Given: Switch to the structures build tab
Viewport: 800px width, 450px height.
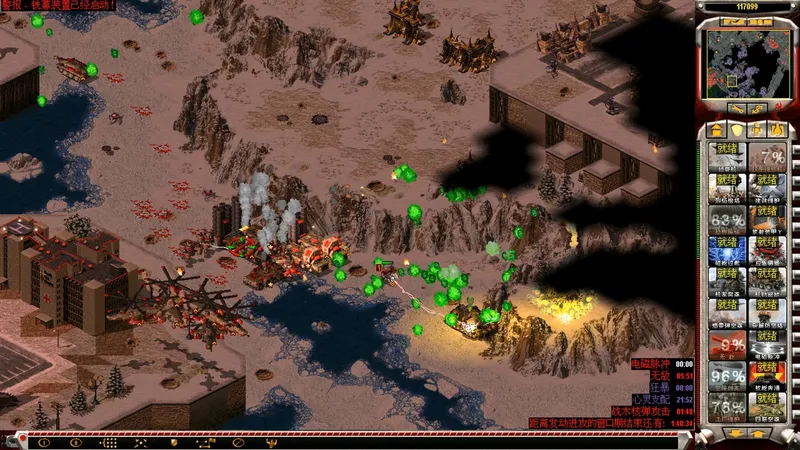Looking at the screenshot, I should 715,130.
